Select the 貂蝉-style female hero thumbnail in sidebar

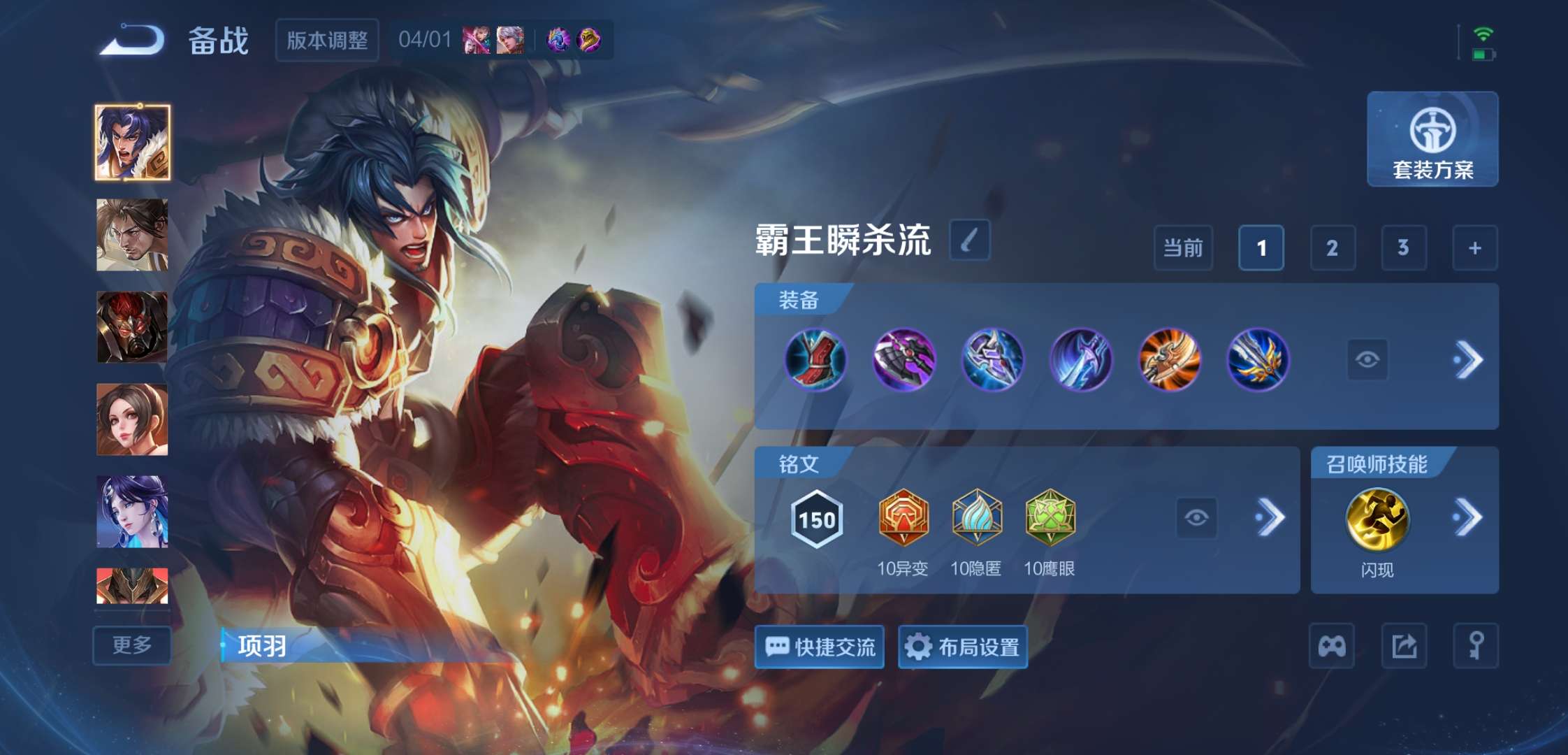pyautogui.click(x=131, y=510)
